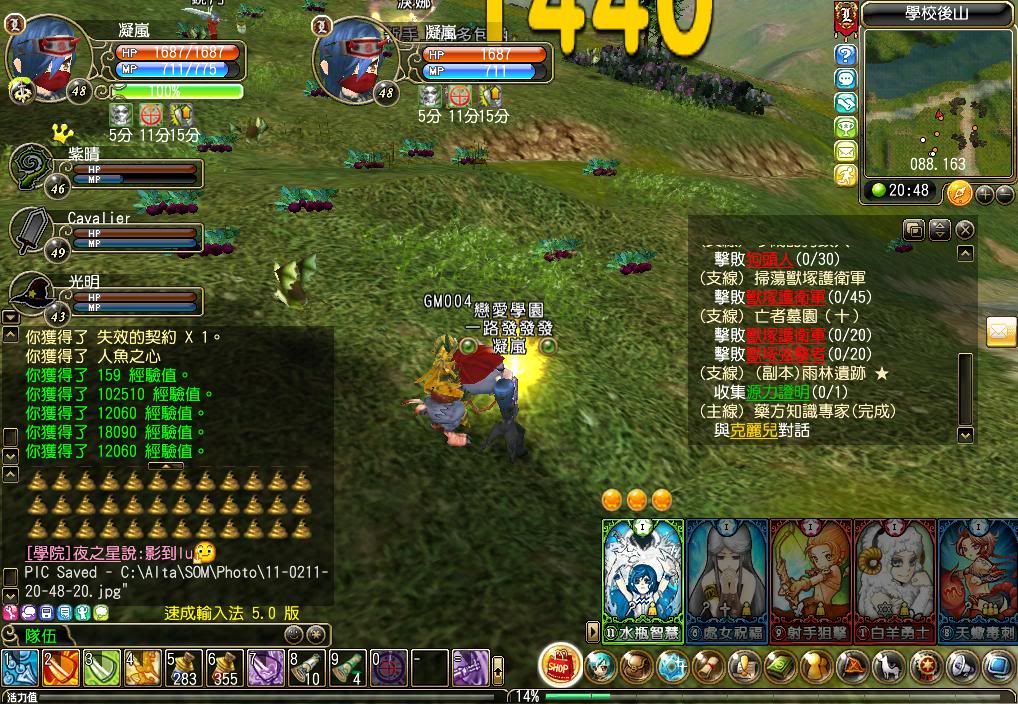Select party member Cavalier's frame
1018x704 pixels.
(110, 233)
